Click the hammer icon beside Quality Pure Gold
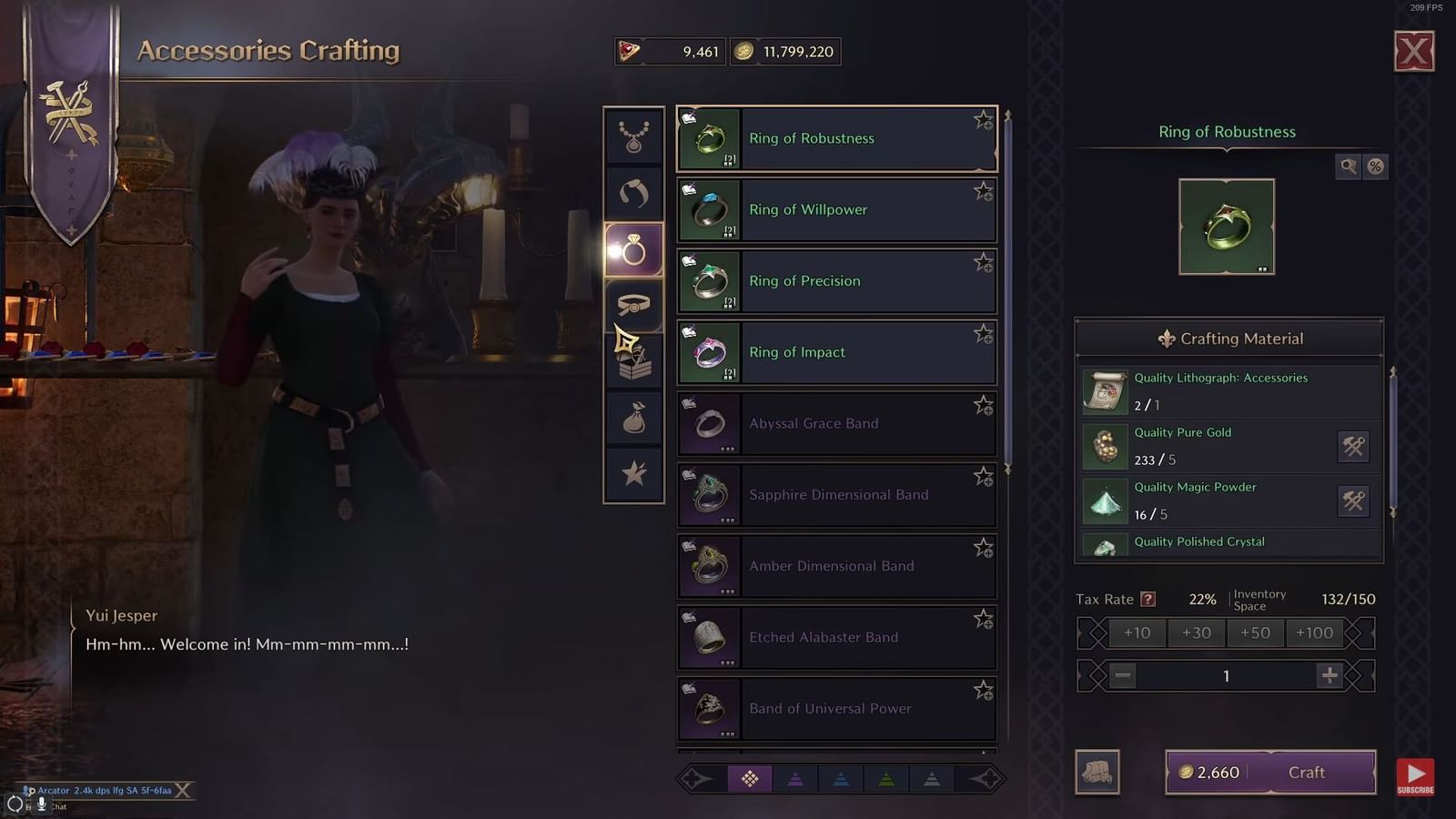The width and height of the screenshot is (1456, 819). (1353, 447)
